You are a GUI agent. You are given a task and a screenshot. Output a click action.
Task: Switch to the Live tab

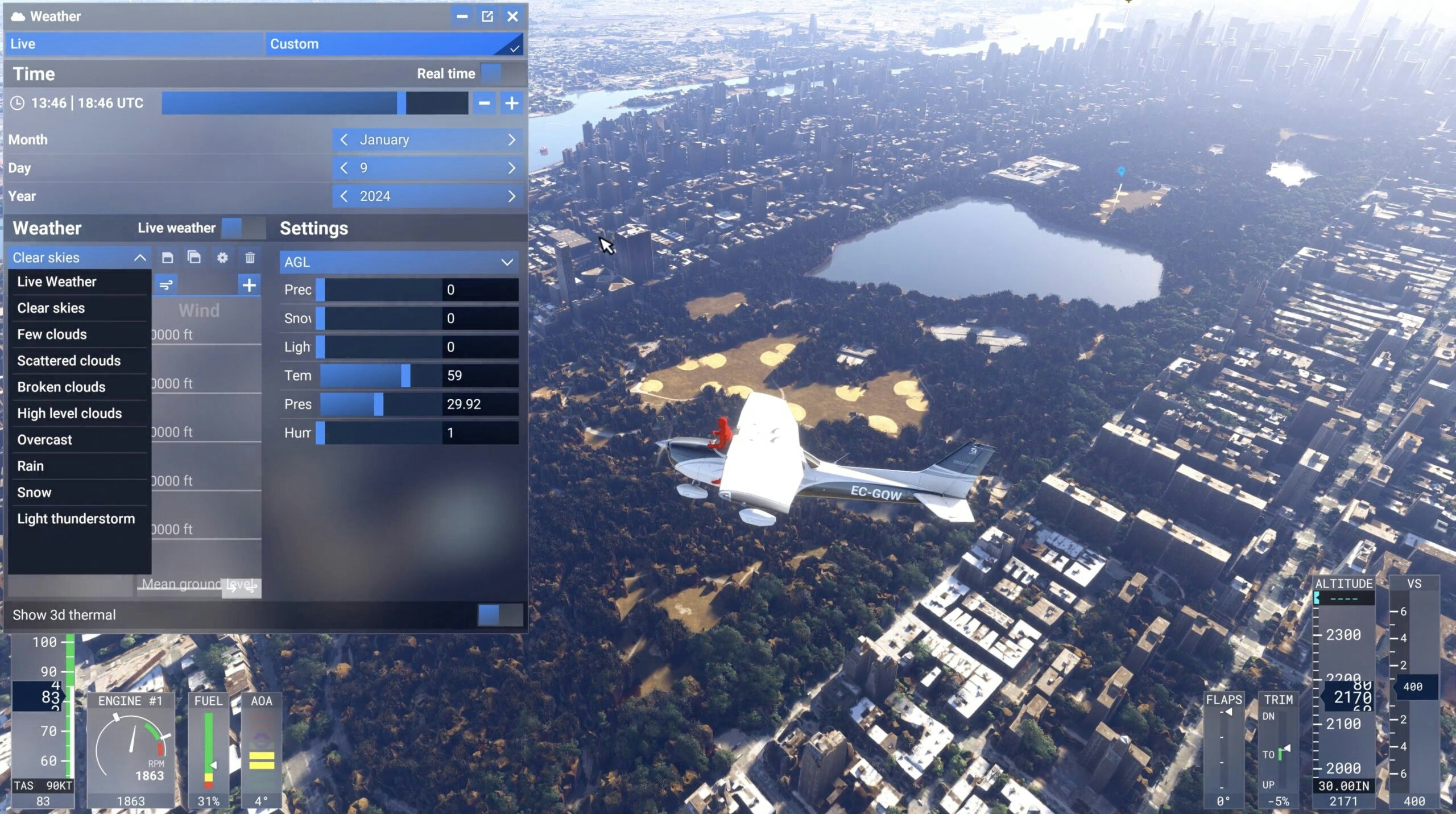(134, 44)
